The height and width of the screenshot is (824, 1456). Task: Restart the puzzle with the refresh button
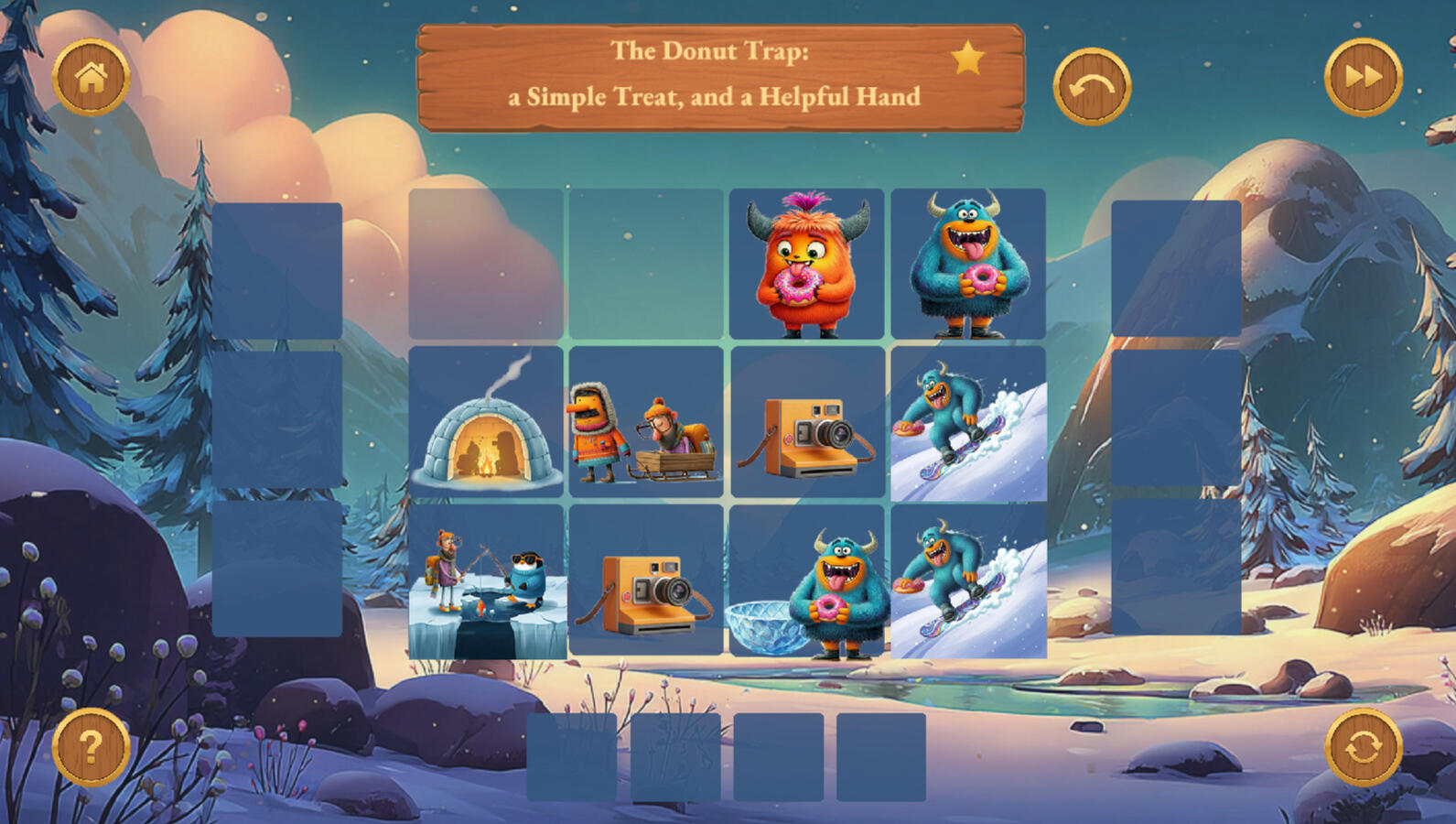pos(1363,747)
